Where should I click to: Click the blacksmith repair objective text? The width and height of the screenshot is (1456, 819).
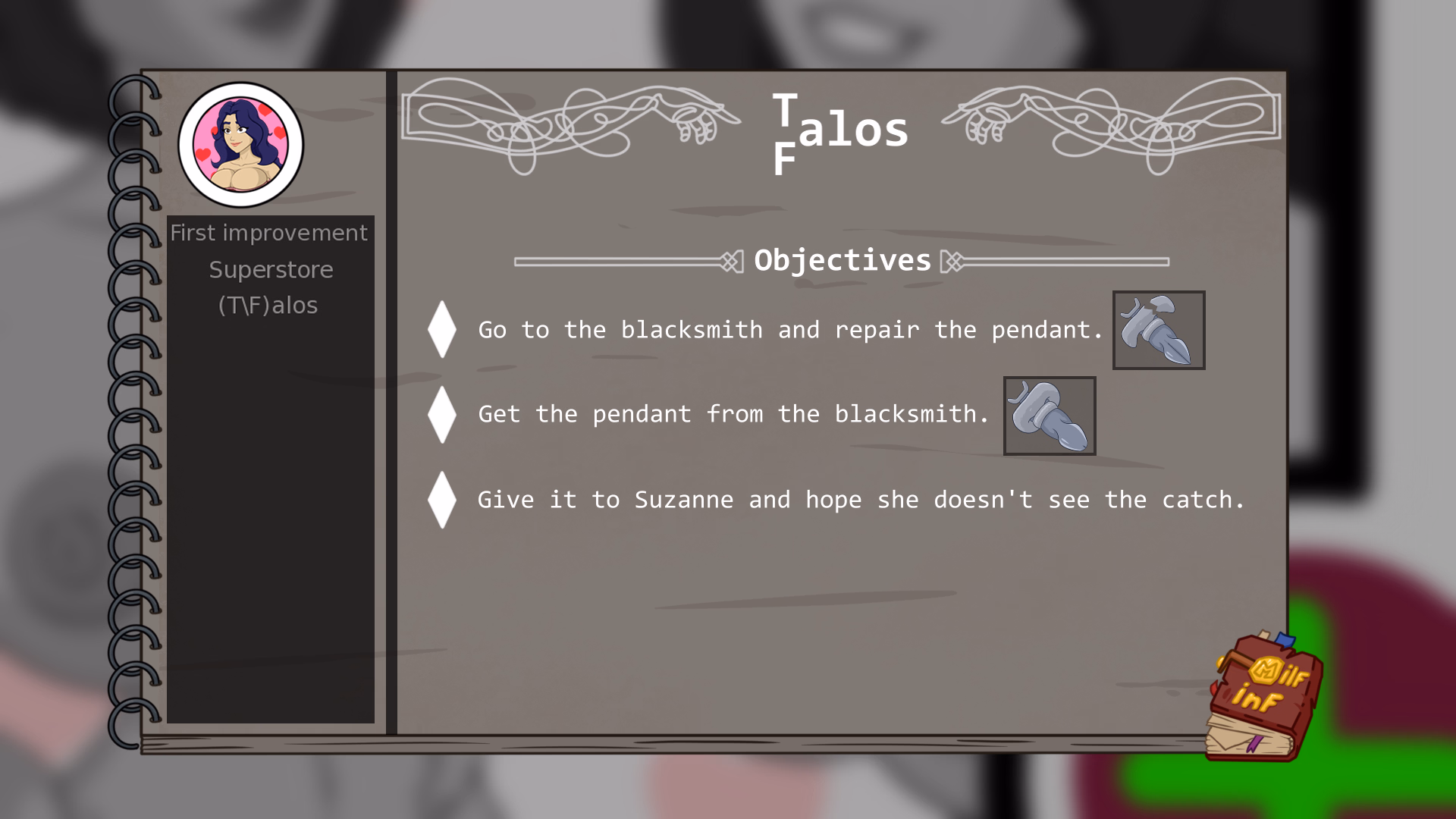[x=789, y=330]
